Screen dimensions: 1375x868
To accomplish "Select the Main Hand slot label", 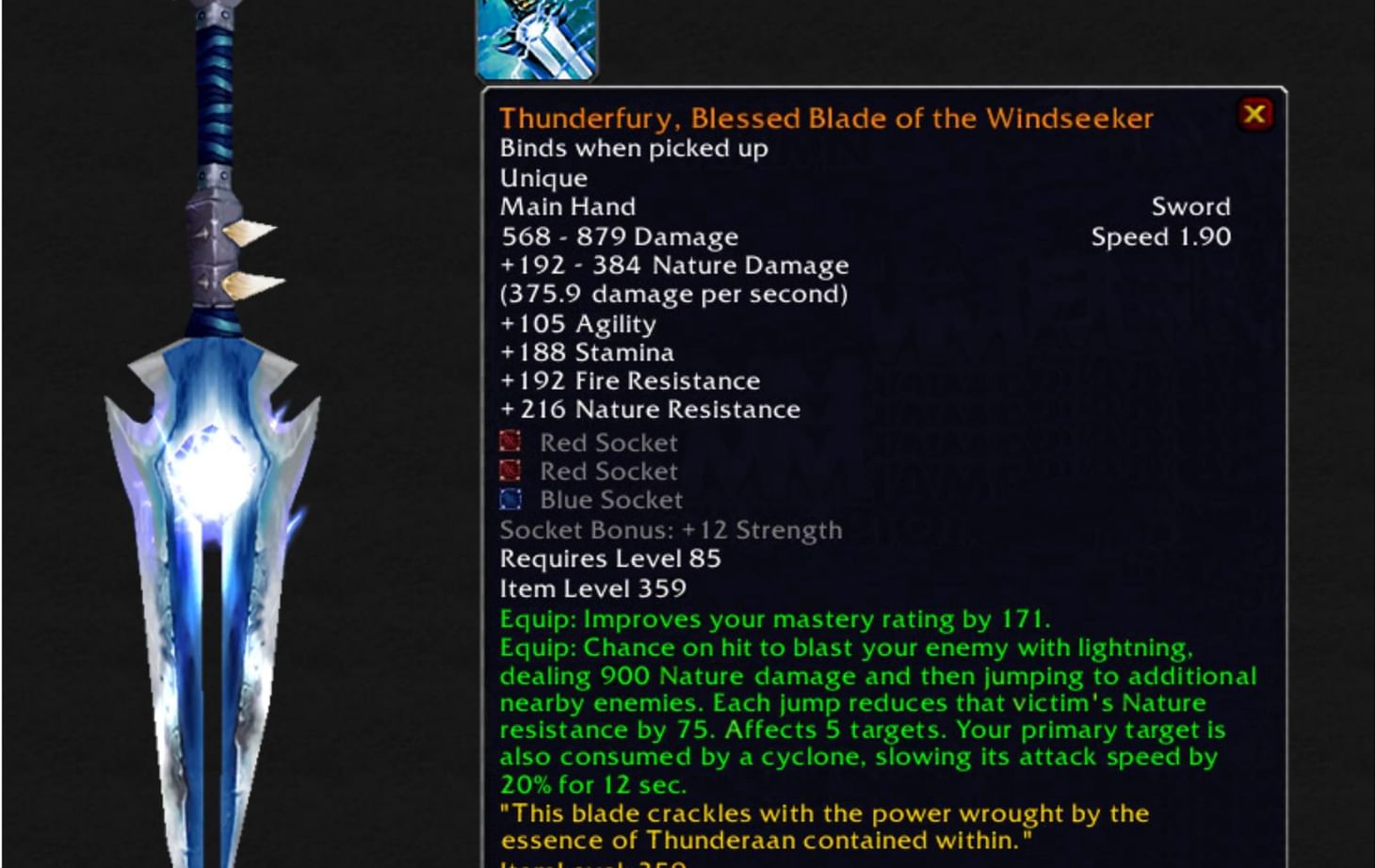I will pos(567,206).
